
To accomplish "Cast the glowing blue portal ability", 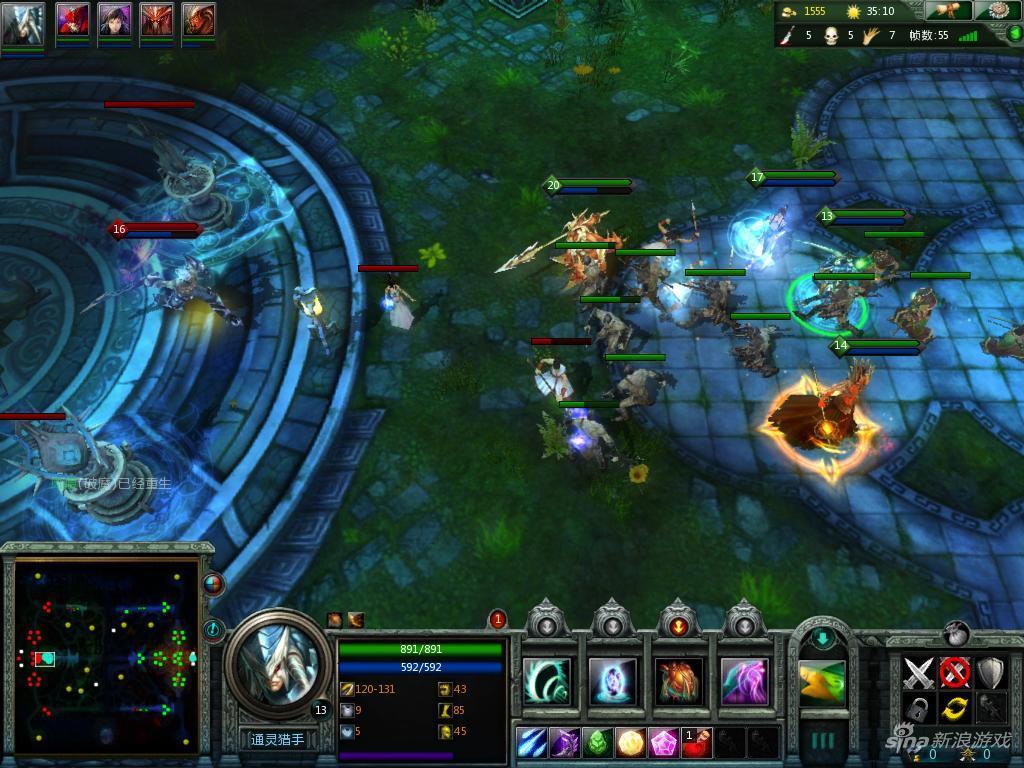I will click(613, 681).
